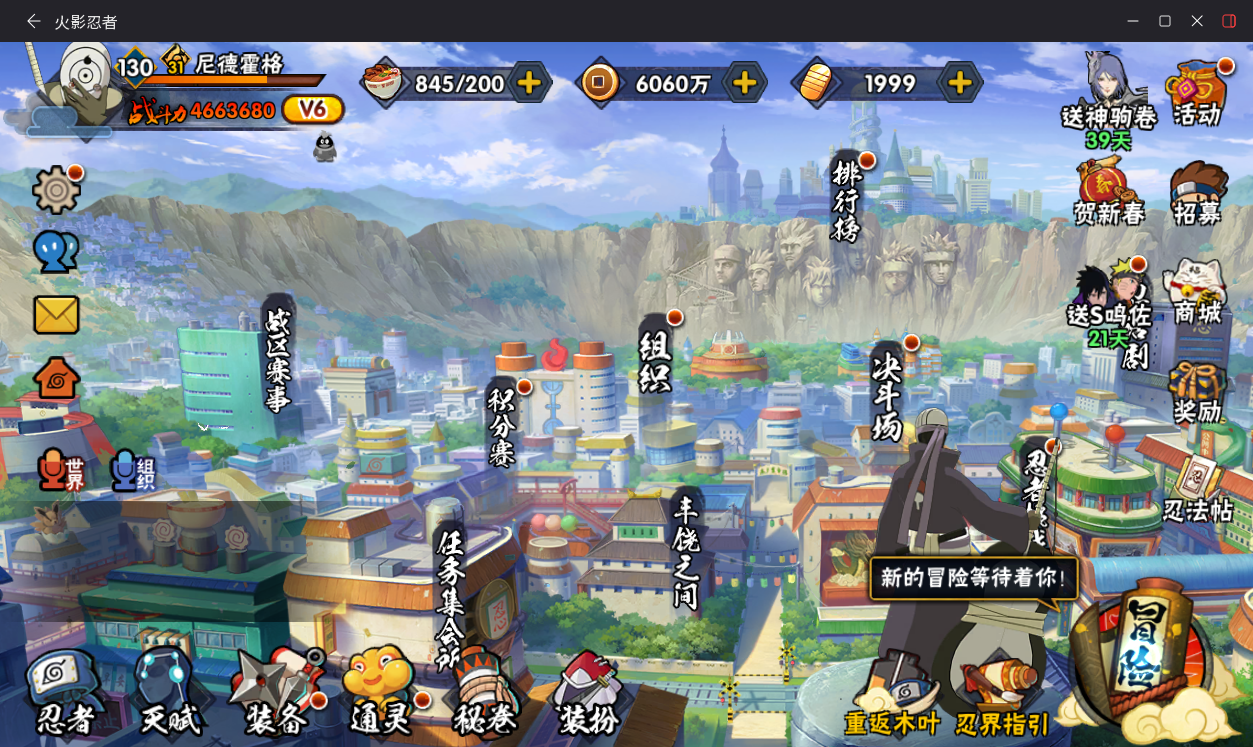
Task: Open the 忍者 ninja menu
Action: coord(63,692)
